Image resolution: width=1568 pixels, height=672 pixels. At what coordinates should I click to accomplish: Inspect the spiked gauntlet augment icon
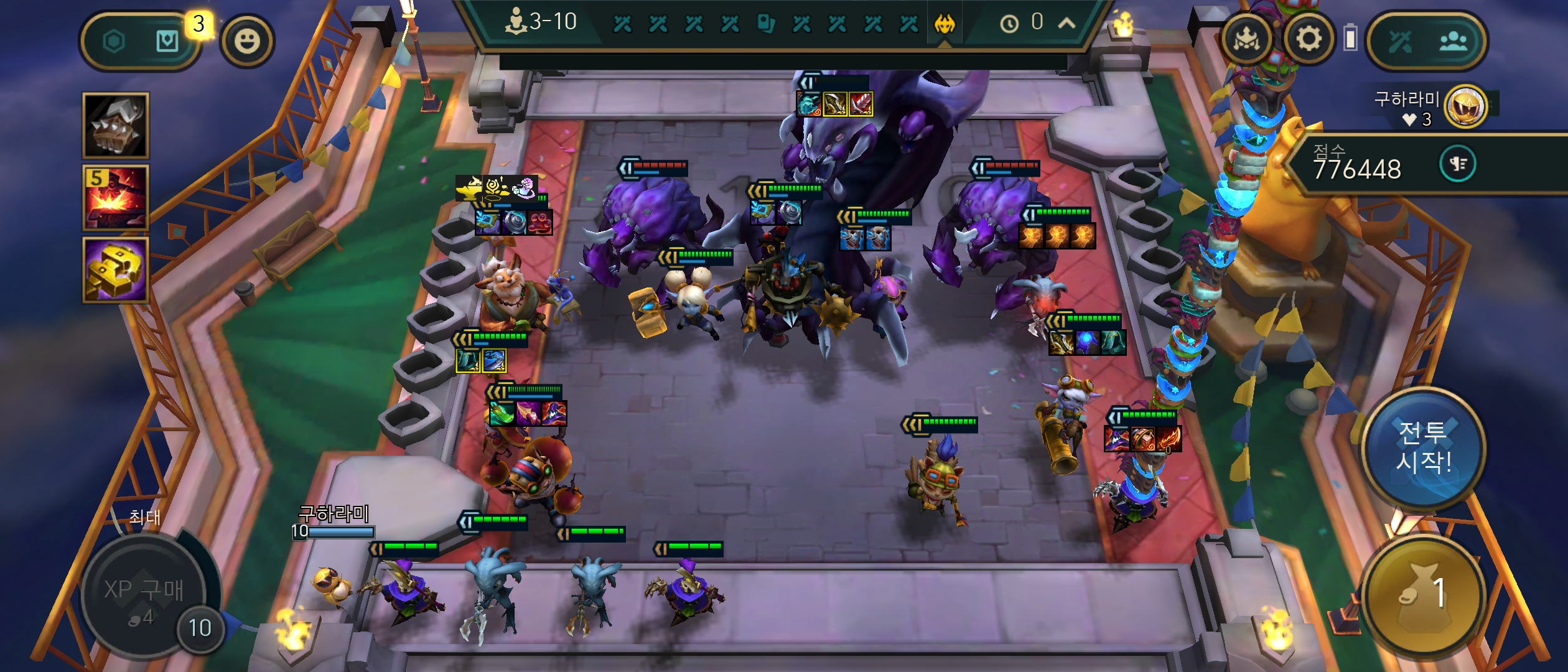(116, 125)
